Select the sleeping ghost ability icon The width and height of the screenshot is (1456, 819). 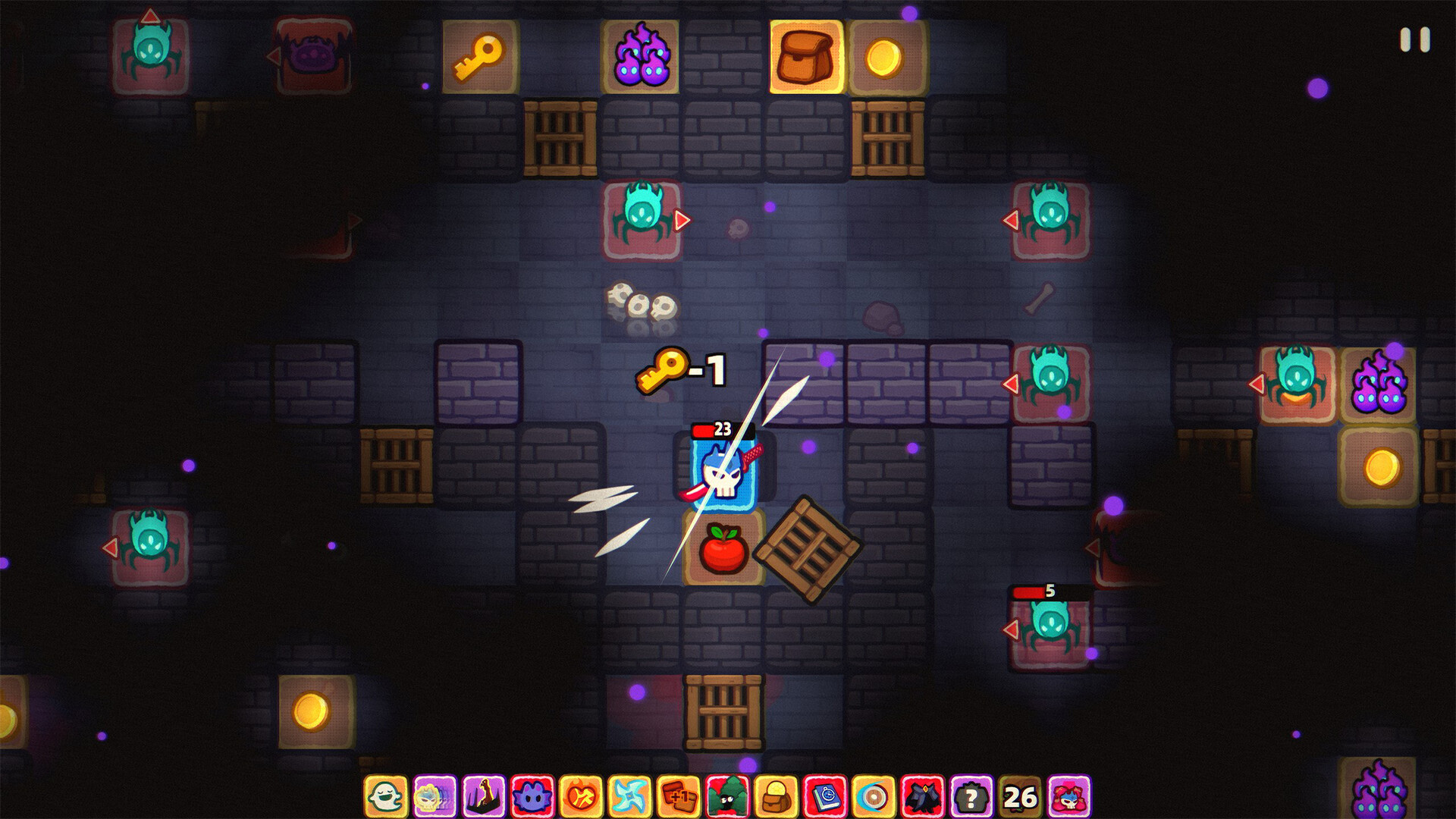pos(388,796)
